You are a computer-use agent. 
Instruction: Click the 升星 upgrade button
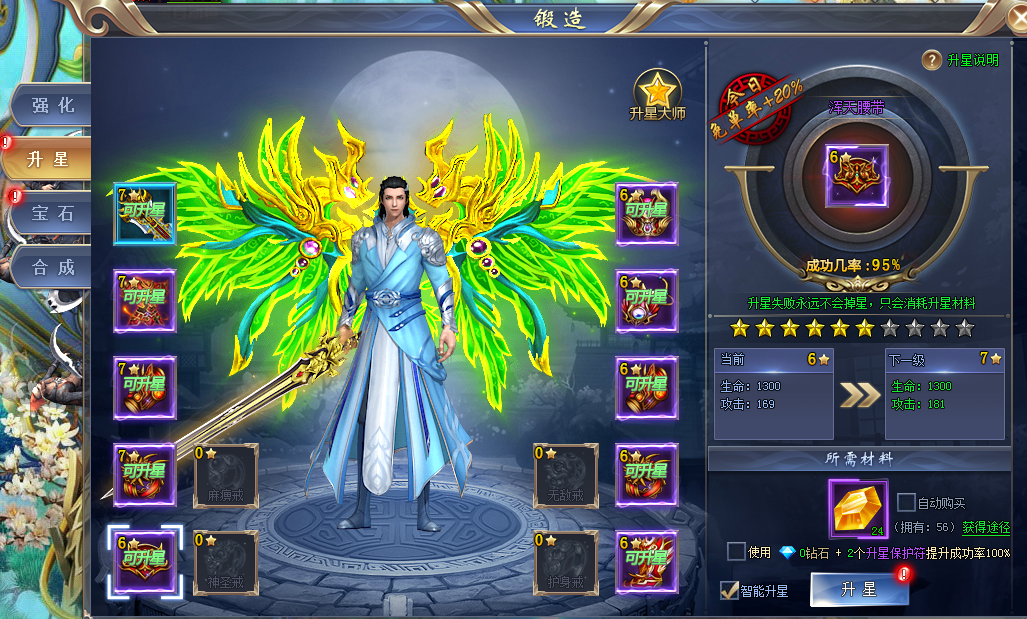tap(859, 590)
